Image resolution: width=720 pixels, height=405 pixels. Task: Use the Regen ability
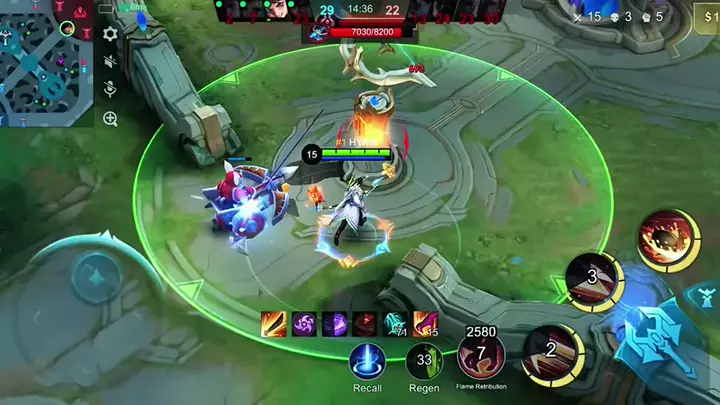[424, 361]
